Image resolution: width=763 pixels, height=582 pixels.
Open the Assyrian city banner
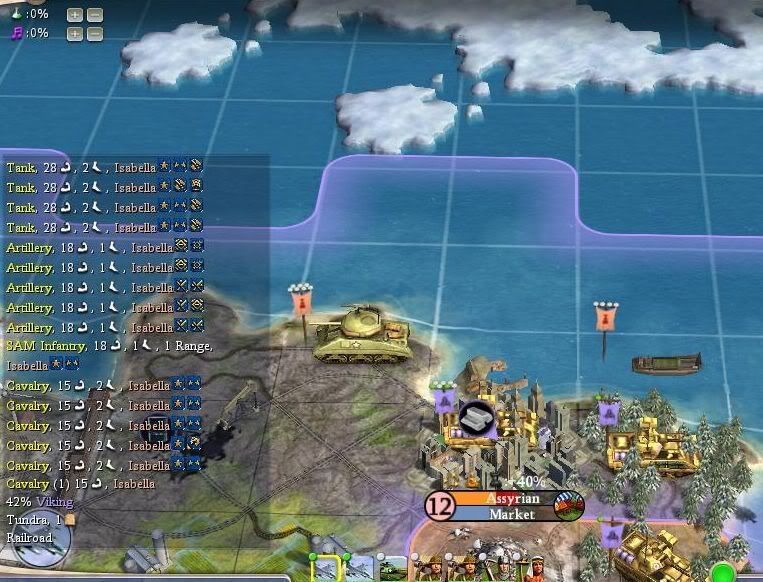point(512,498)
